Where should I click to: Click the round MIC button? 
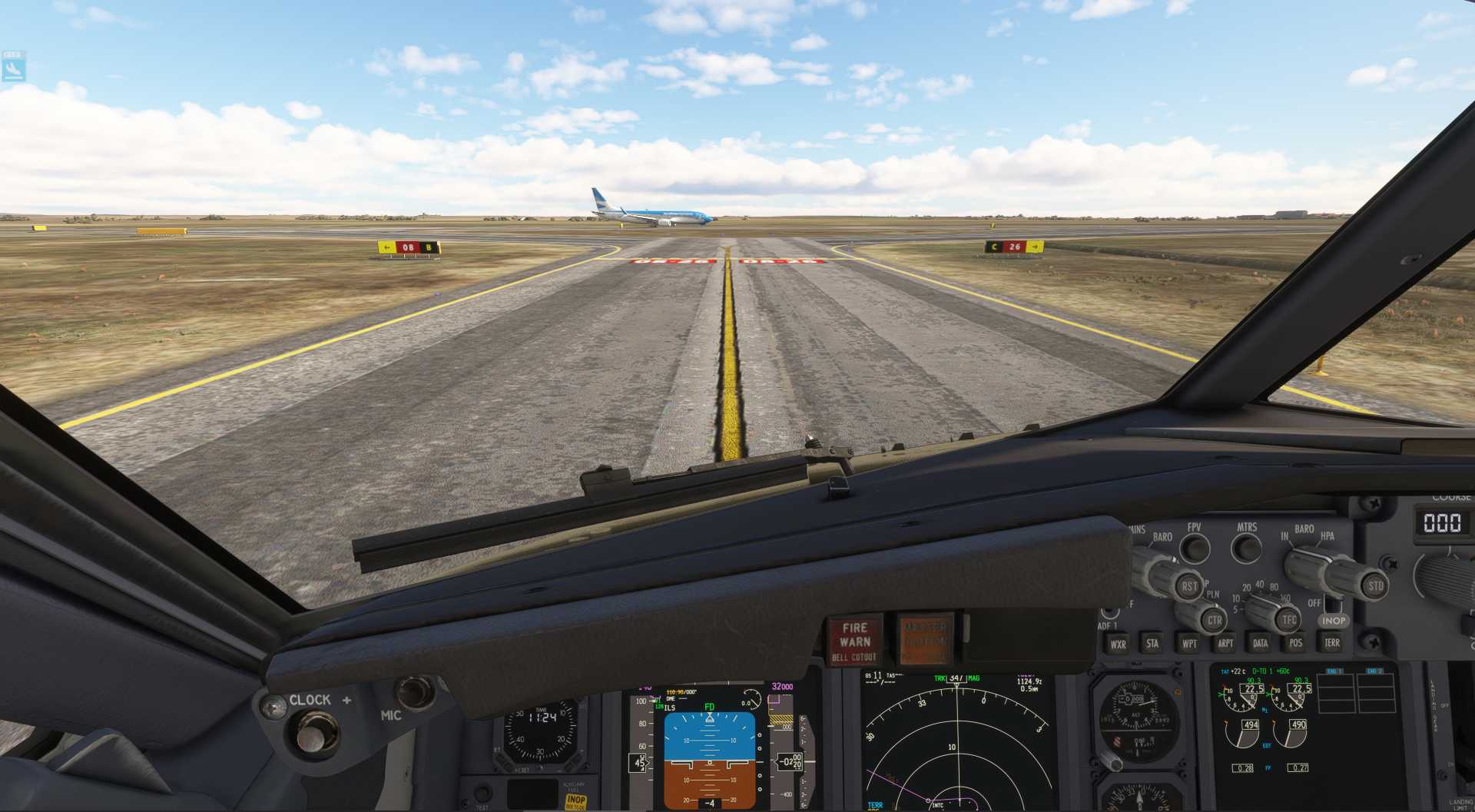pos(414,691)
